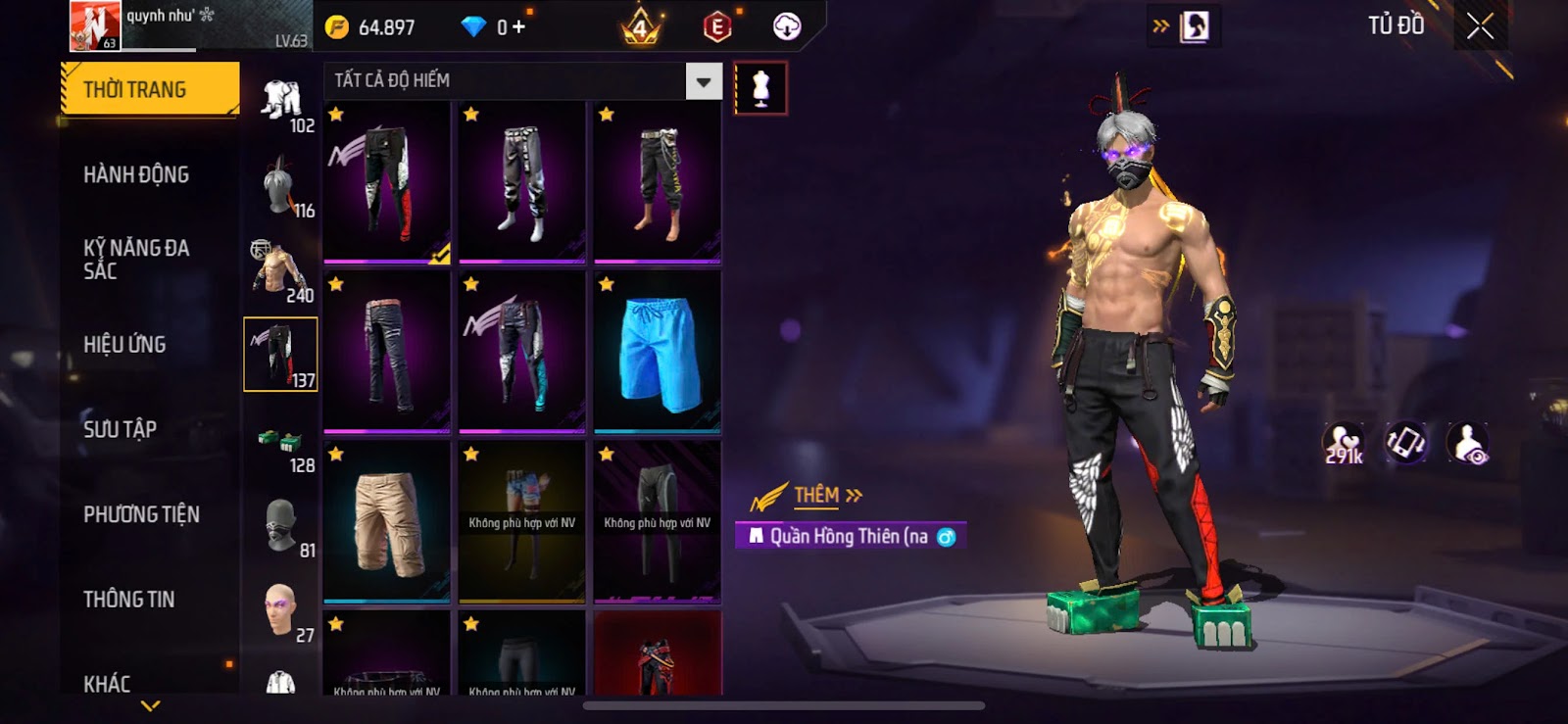
Task: Select the Kỹ Năng Đa Sắc tab
Action: (136, 259)
